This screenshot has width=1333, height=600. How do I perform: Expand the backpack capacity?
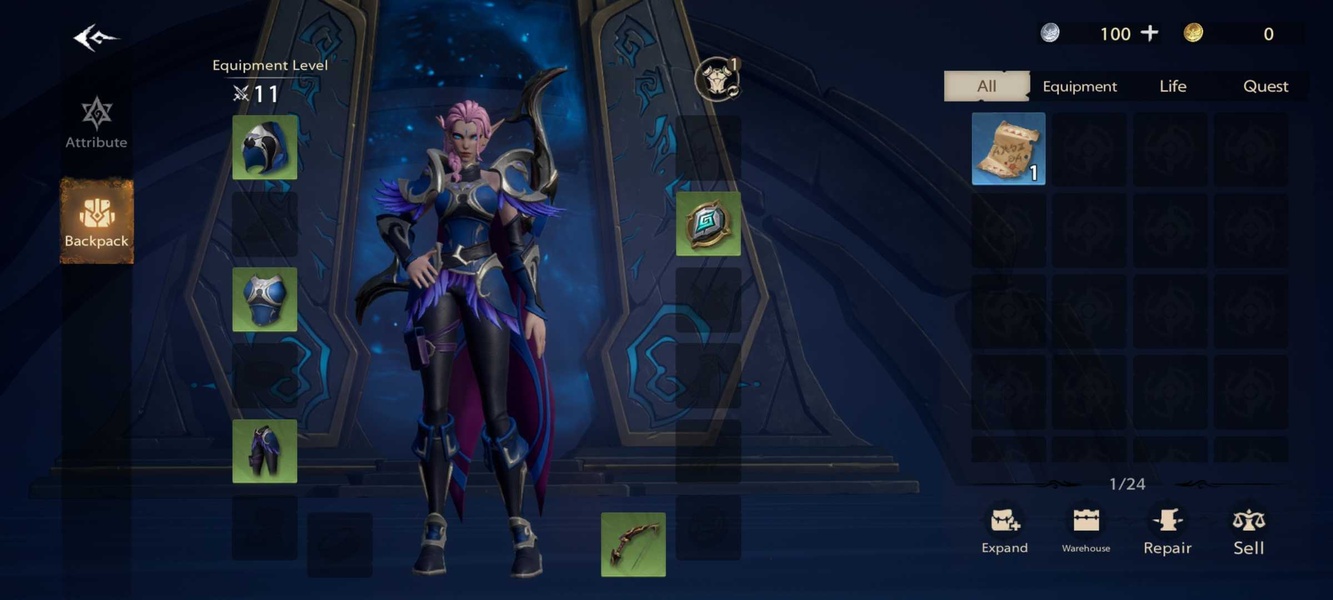point(1005,530)
